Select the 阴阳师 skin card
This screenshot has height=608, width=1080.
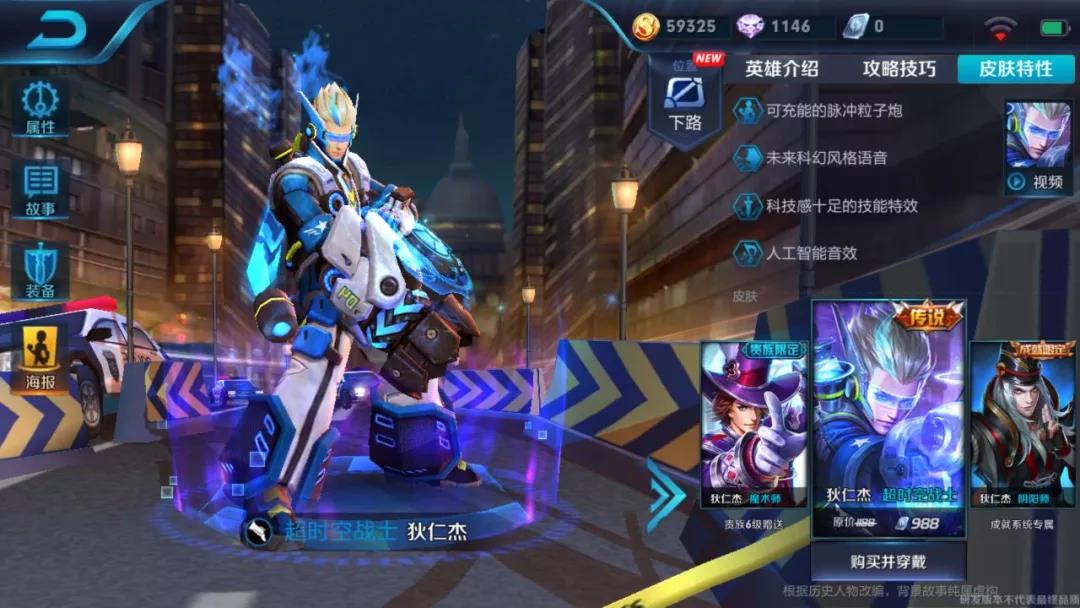point(1023,427)
